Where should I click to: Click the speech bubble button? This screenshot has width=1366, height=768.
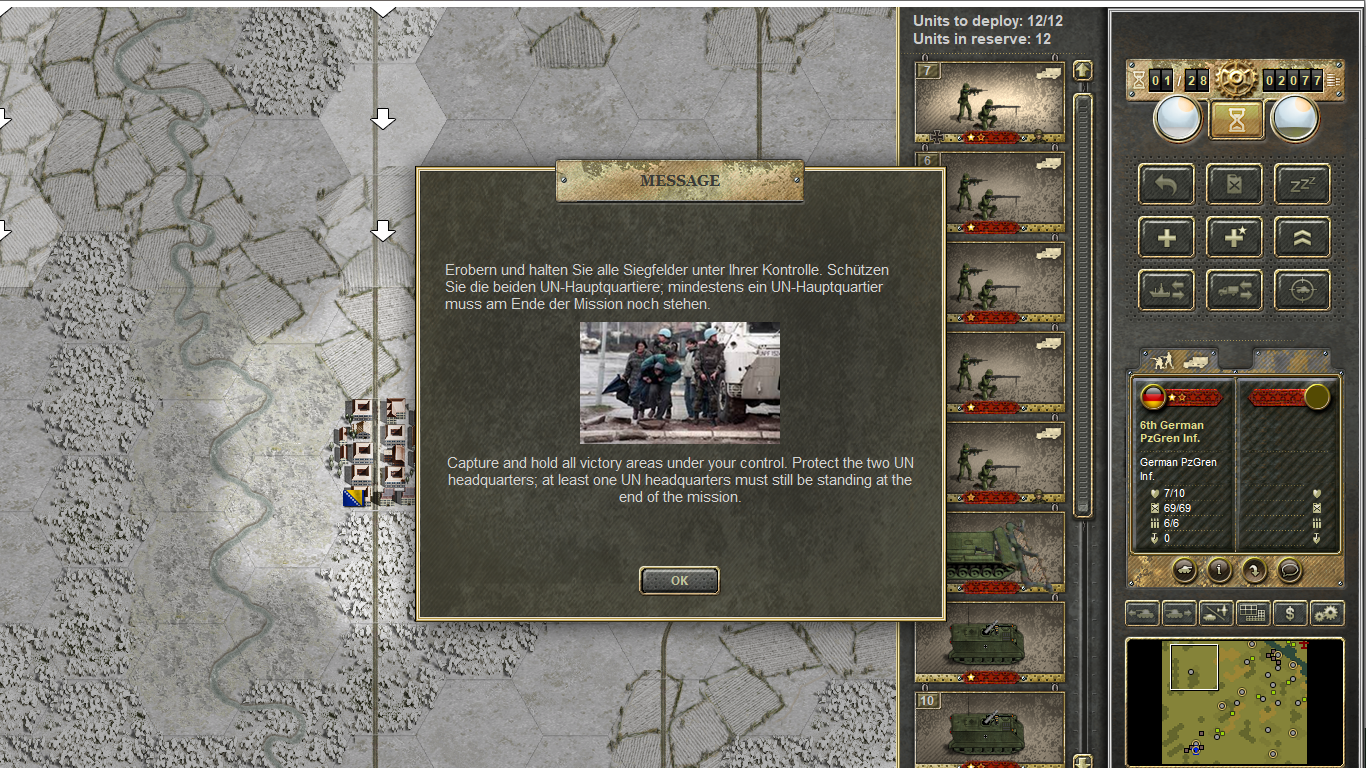pyautogui.click(x=1289, y=570)
